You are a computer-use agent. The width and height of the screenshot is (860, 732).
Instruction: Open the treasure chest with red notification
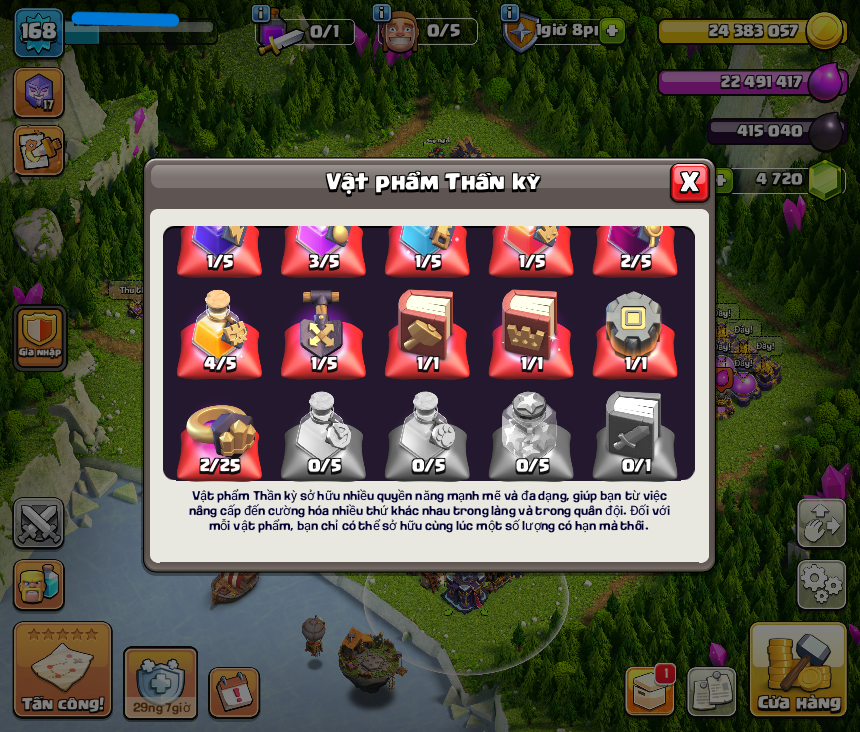pyautogui.click(x=649, y=690)
